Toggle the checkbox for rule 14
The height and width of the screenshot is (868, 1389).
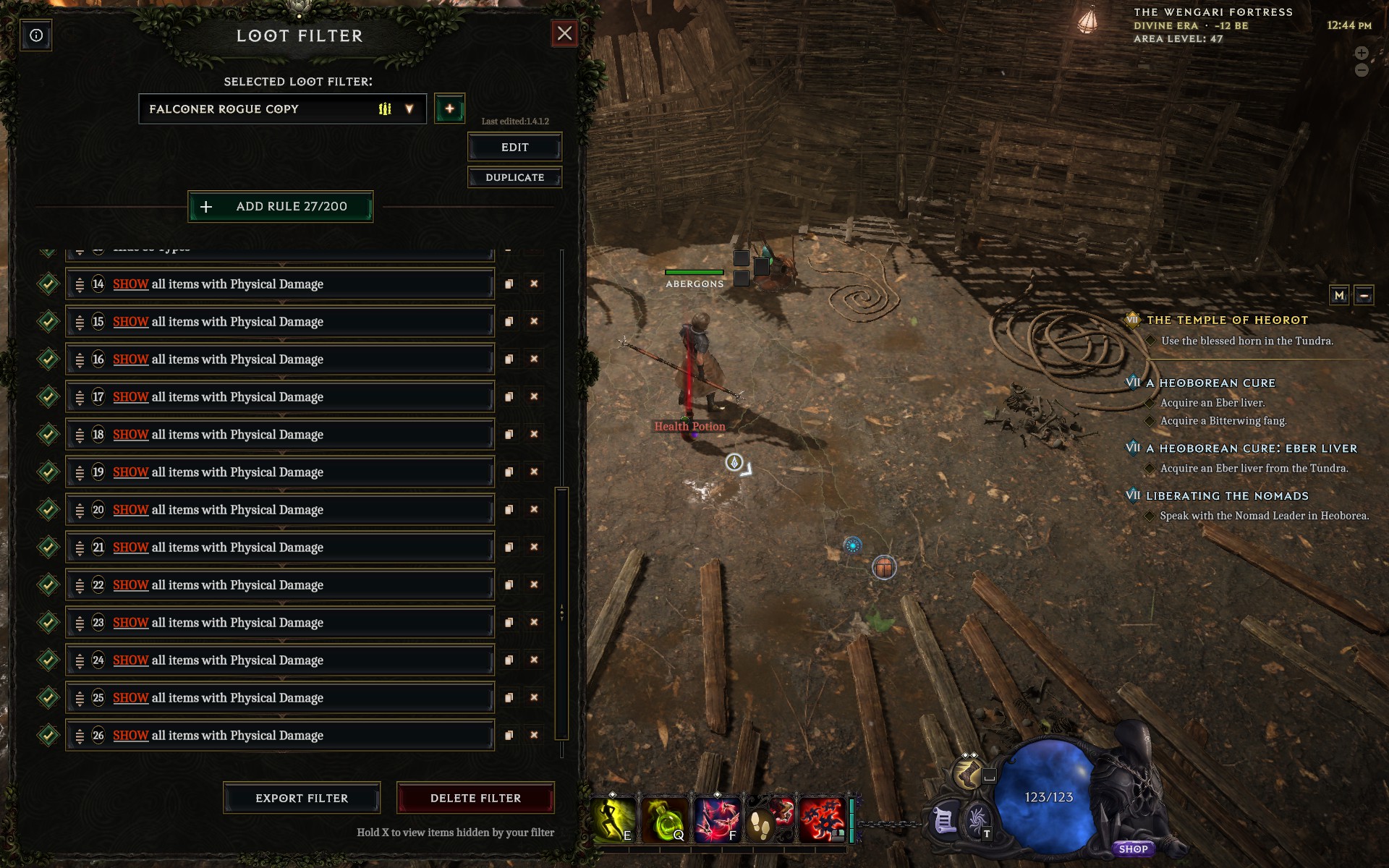pyautogui.click(x=48, y=284)
